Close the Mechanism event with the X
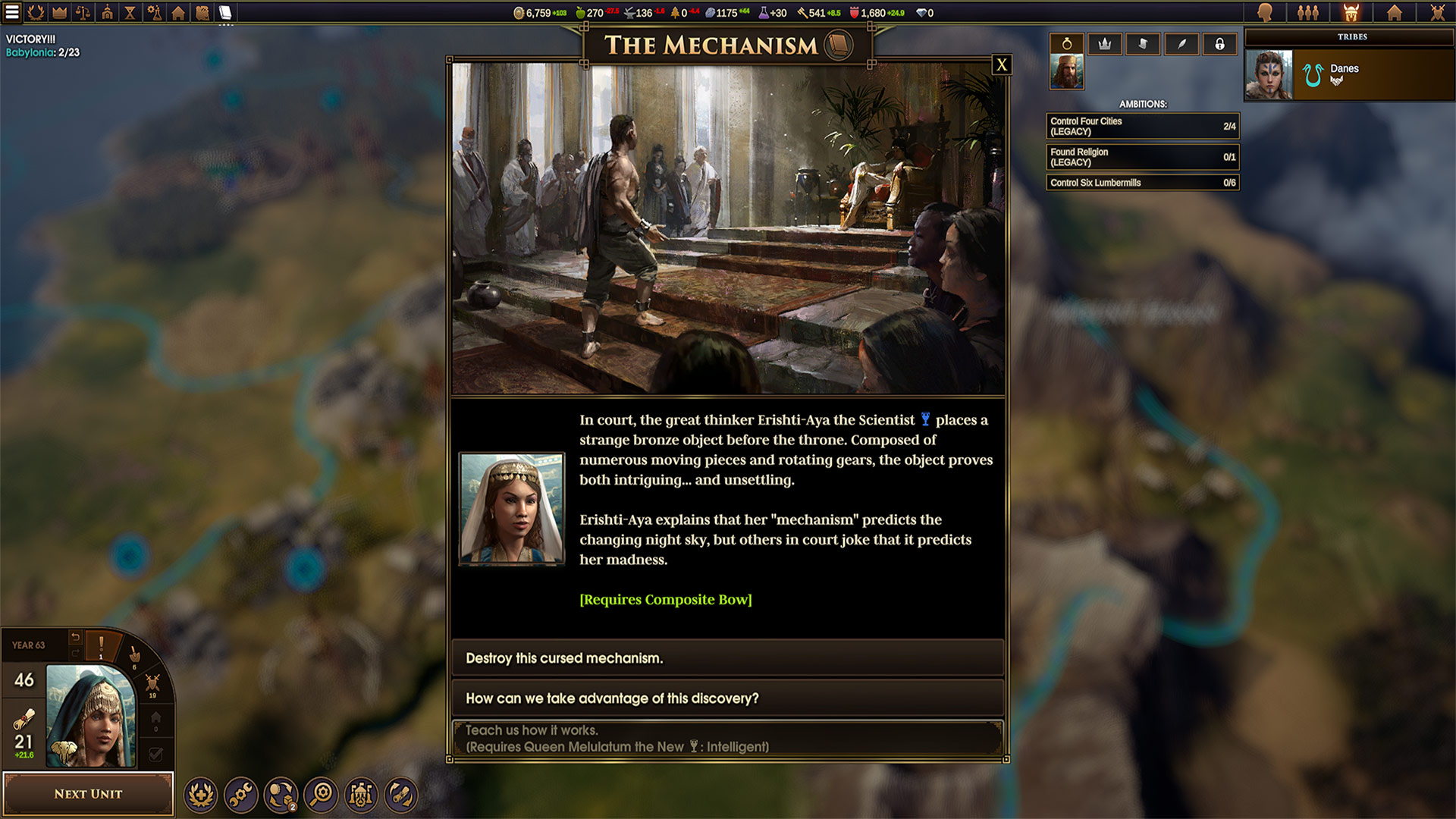The image size is (1456, 819). [x=1002, y=65]
